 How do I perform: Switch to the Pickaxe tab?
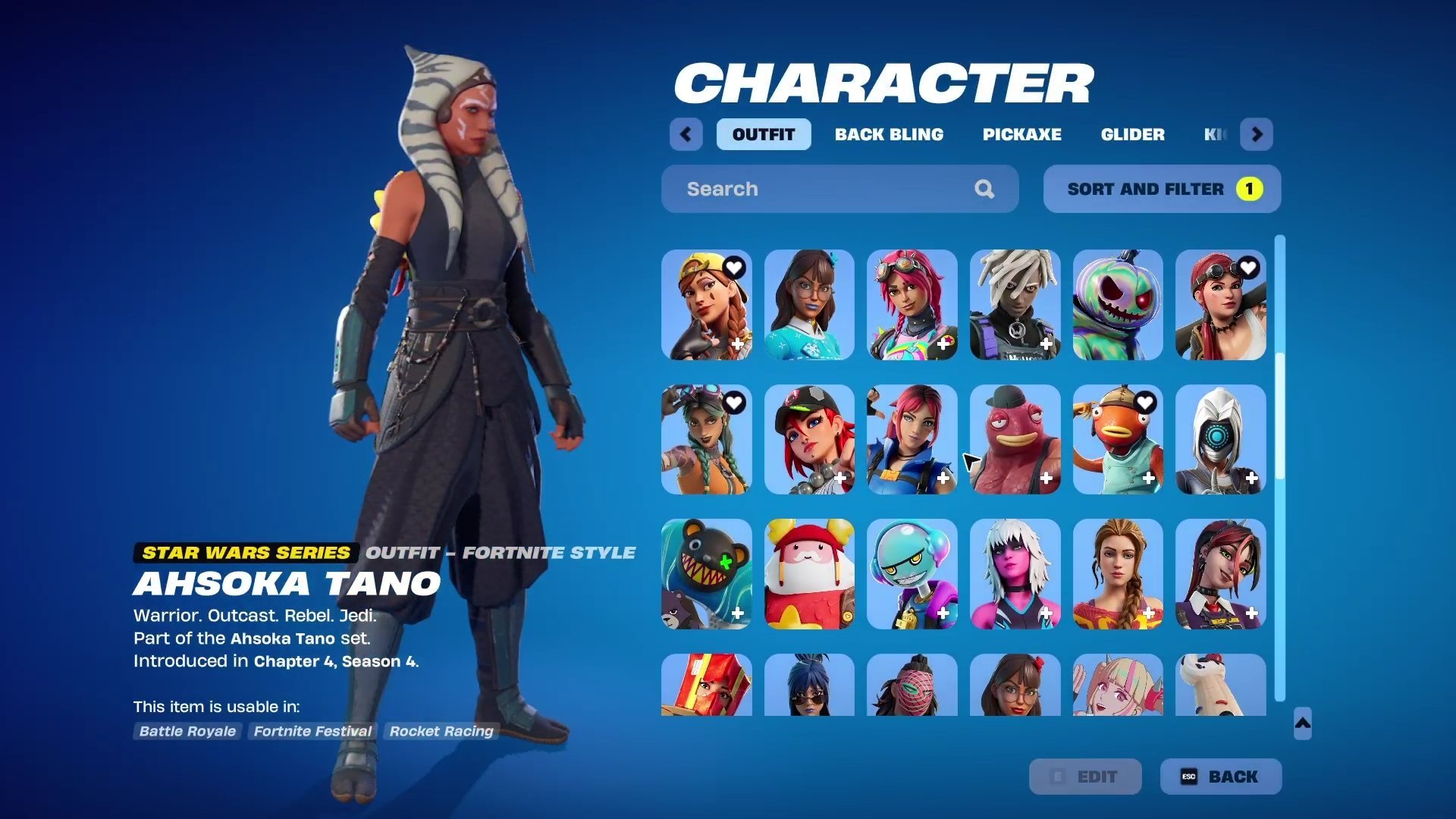tap(1021, 134)
